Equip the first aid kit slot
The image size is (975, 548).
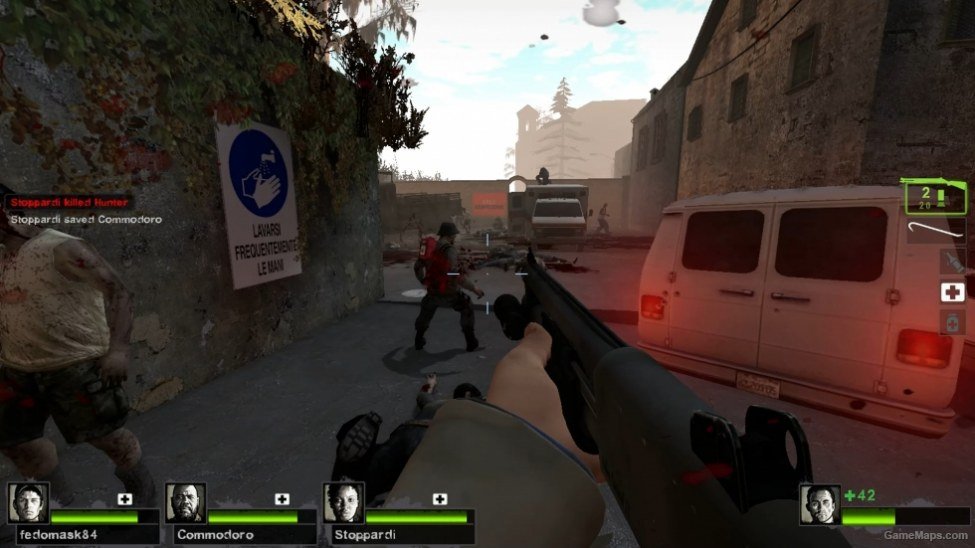(953, 292)
